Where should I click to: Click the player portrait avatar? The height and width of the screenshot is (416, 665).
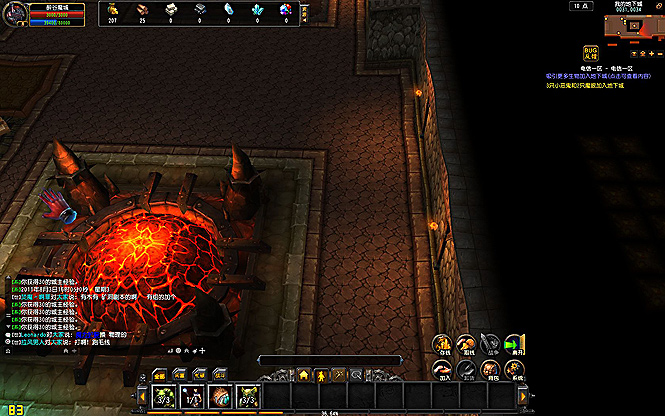(x=13, y=14)
